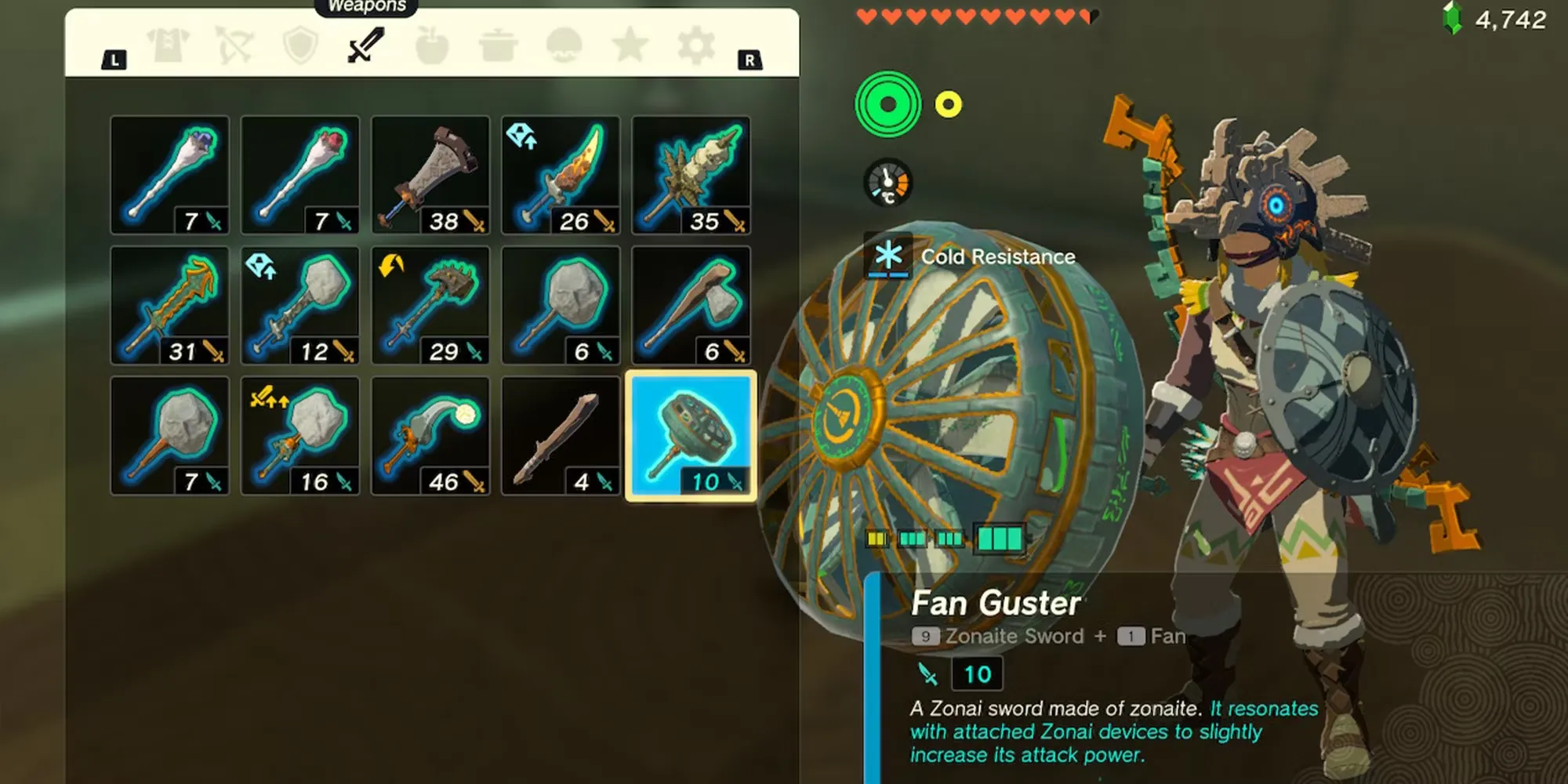
Task: Open the materials apple tab
Action: click(x=431, y=46)
